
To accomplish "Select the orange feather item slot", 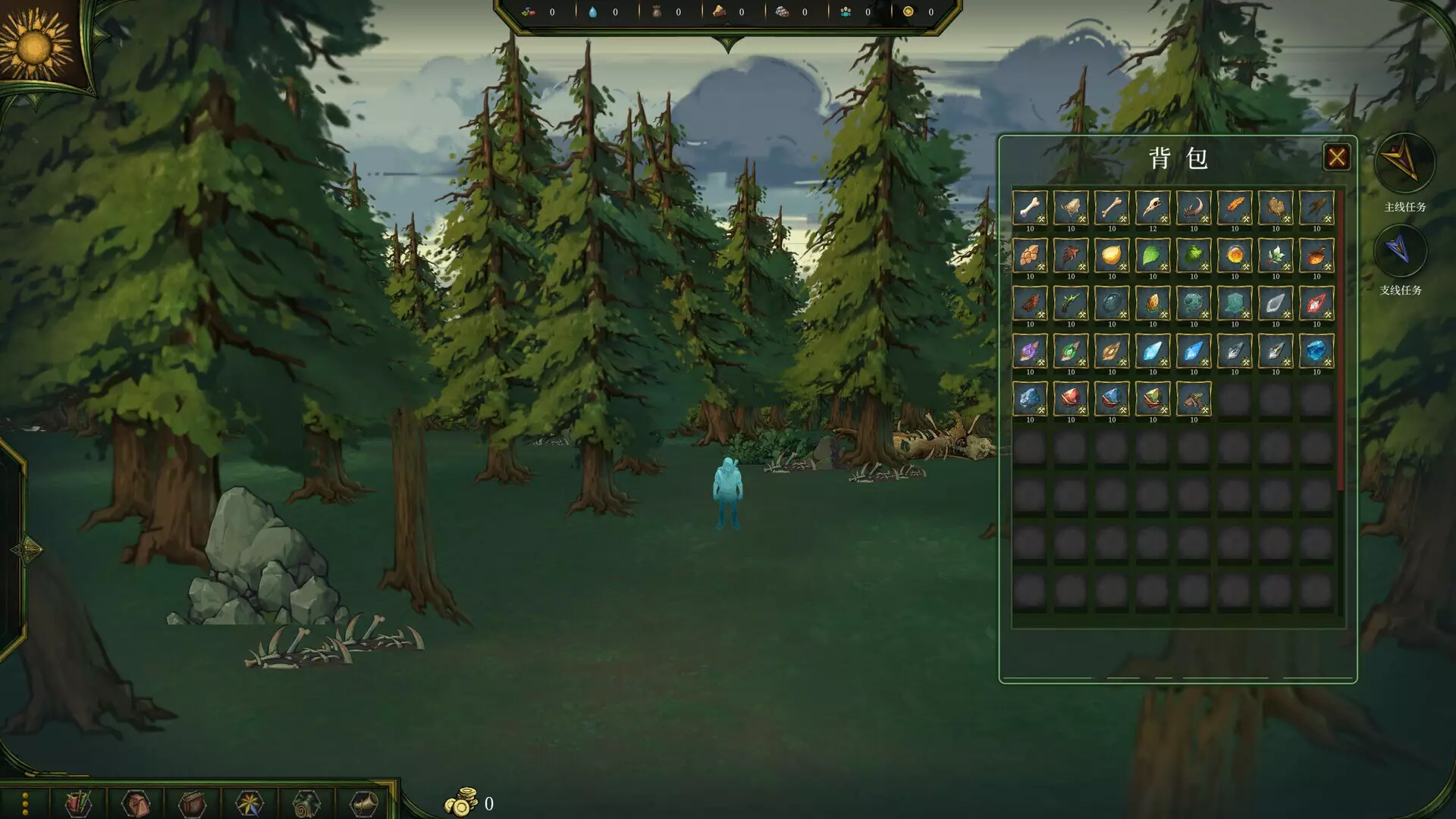I will click(x=1234, y=208).
